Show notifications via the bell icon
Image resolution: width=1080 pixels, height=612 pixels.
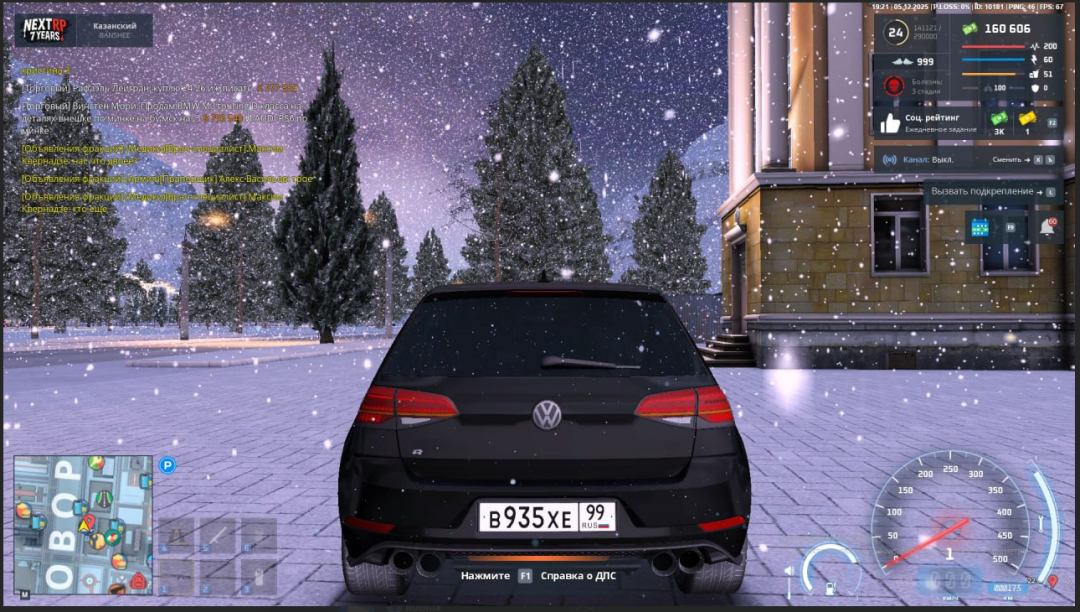[1046, 227]
